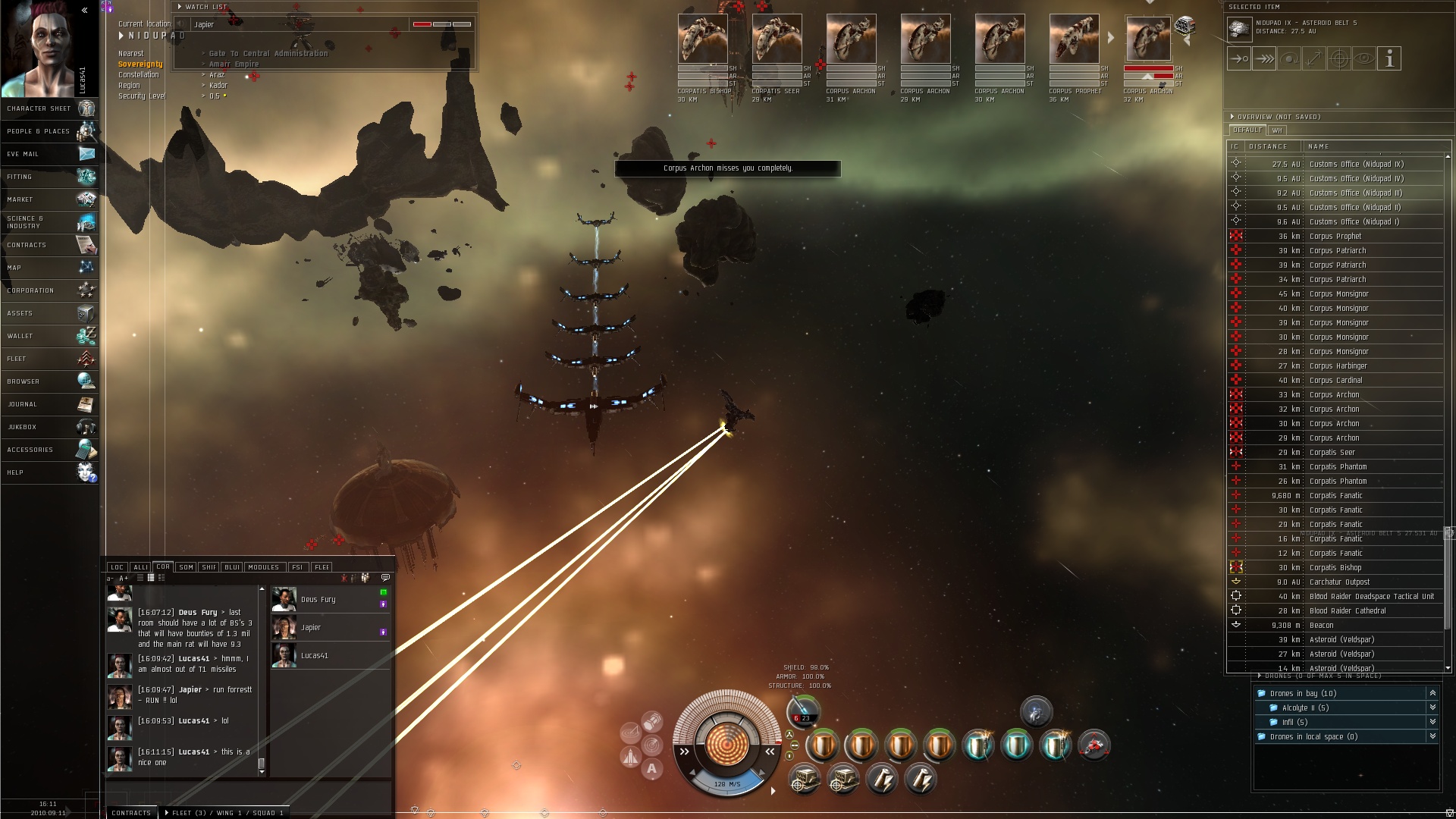
Task: Open the Assets window
Action: coord(49,313)
